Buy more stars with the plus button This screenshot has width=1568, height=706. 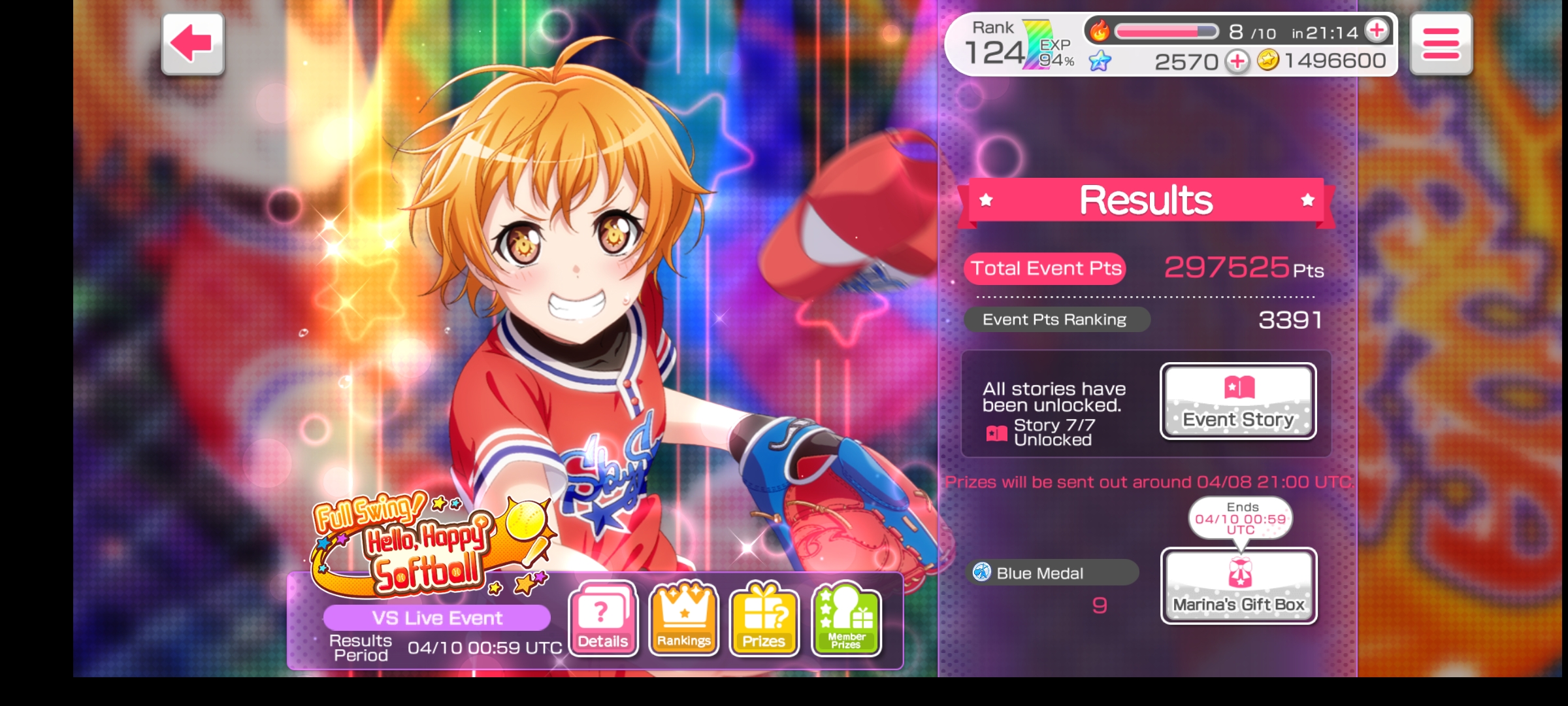(x=1237, y=61)
